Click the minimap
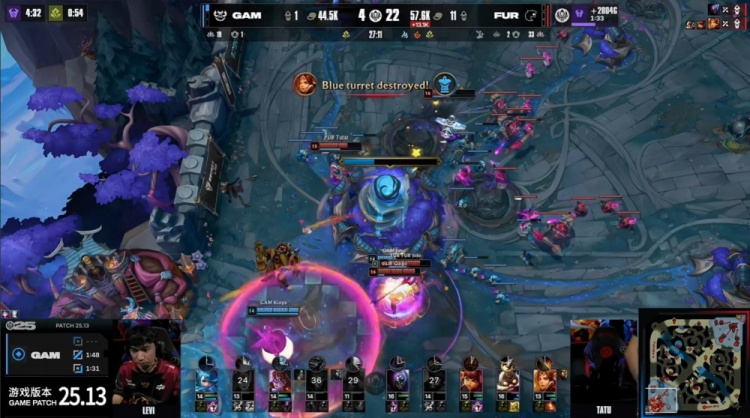This screenshot has height=418, width=750. tap(693, 363)
